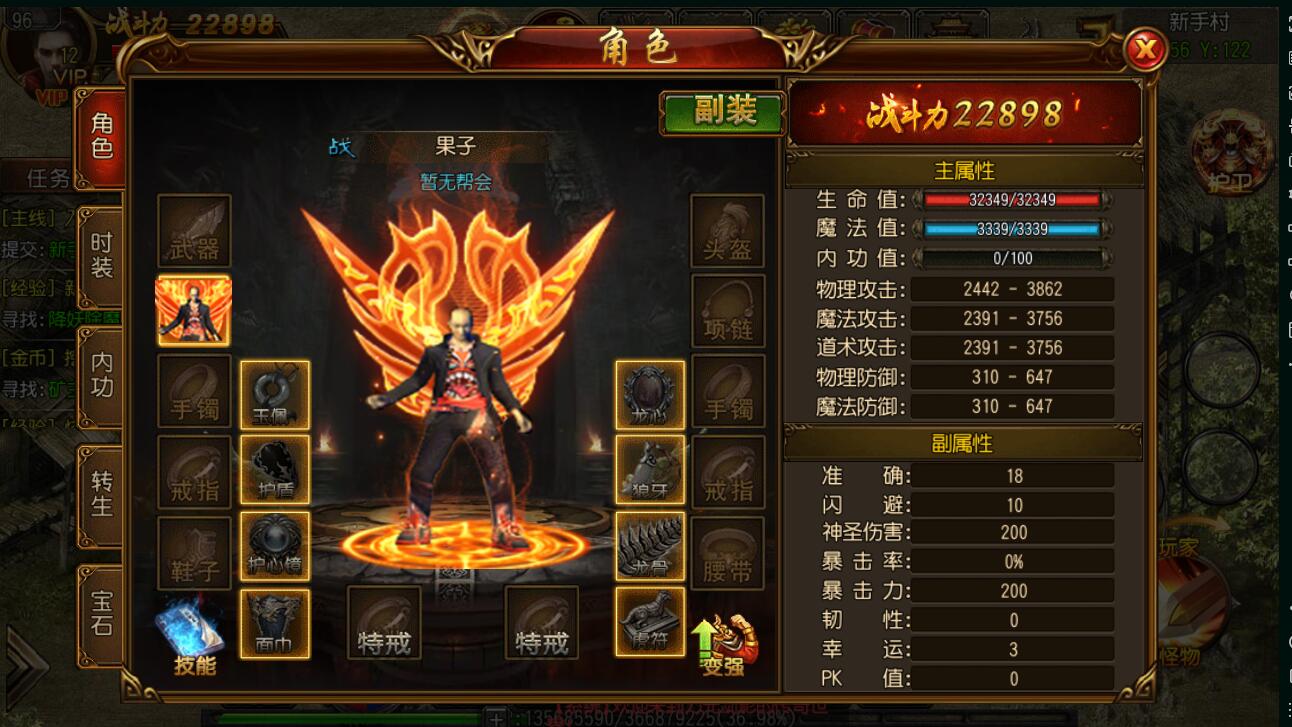Choose the 龙骨 dragon bone slot
The height and width of the screenshot is (727, 1292).
[x=650, y=547]
